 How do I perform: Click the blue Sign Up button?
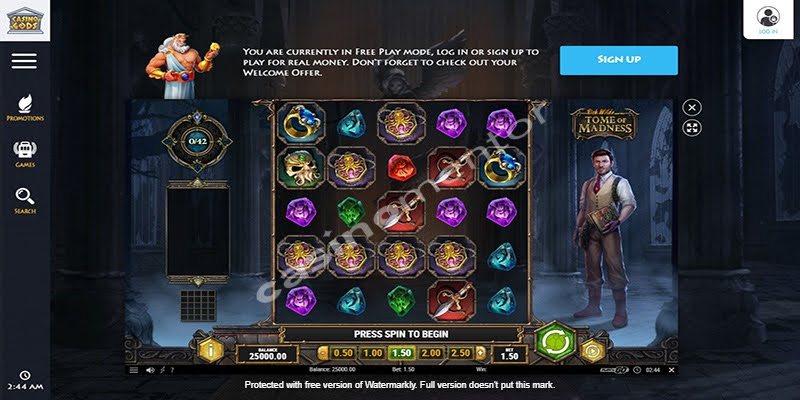(618, 60)
